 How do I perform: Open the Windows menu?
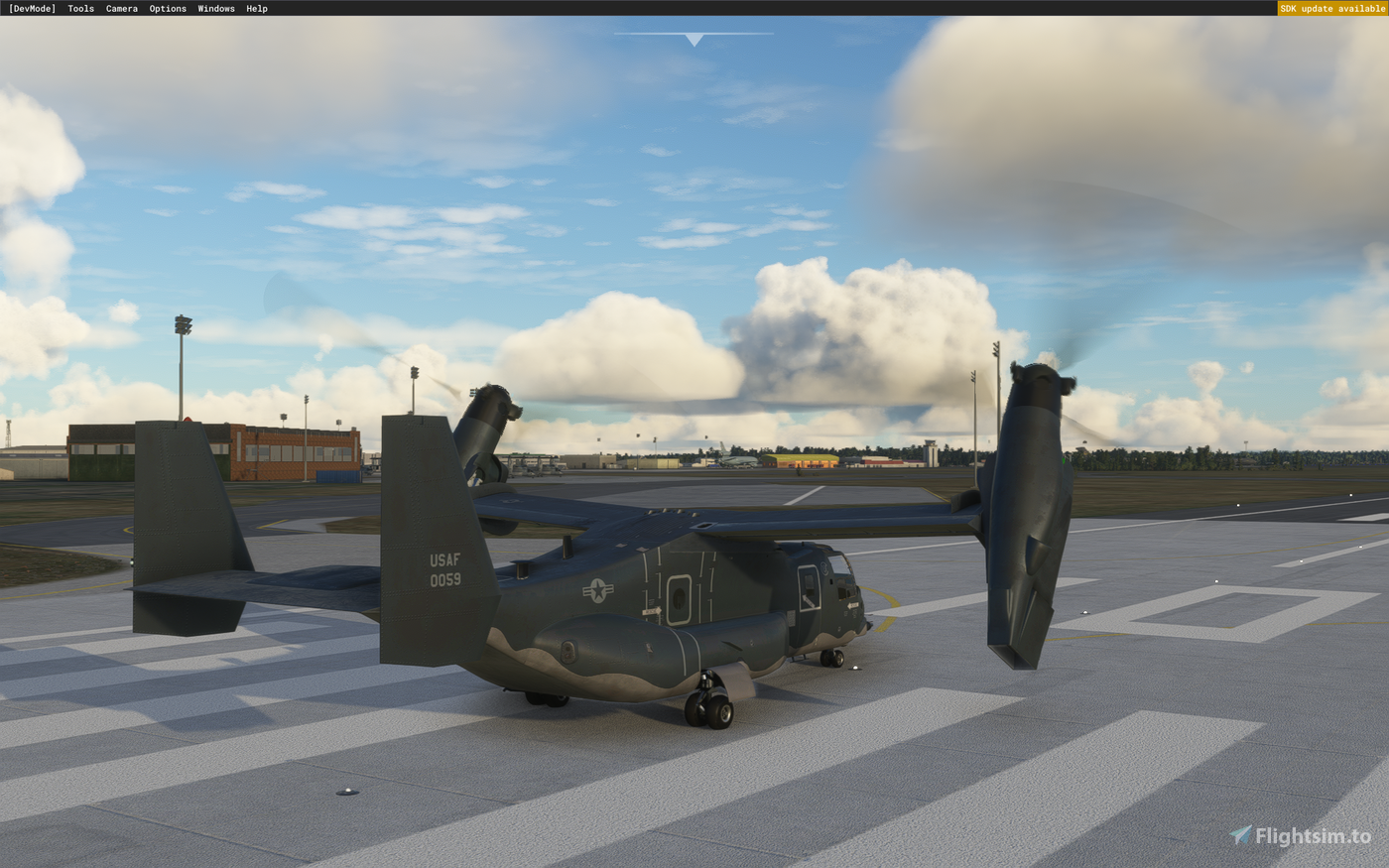[x=214, y=8]
